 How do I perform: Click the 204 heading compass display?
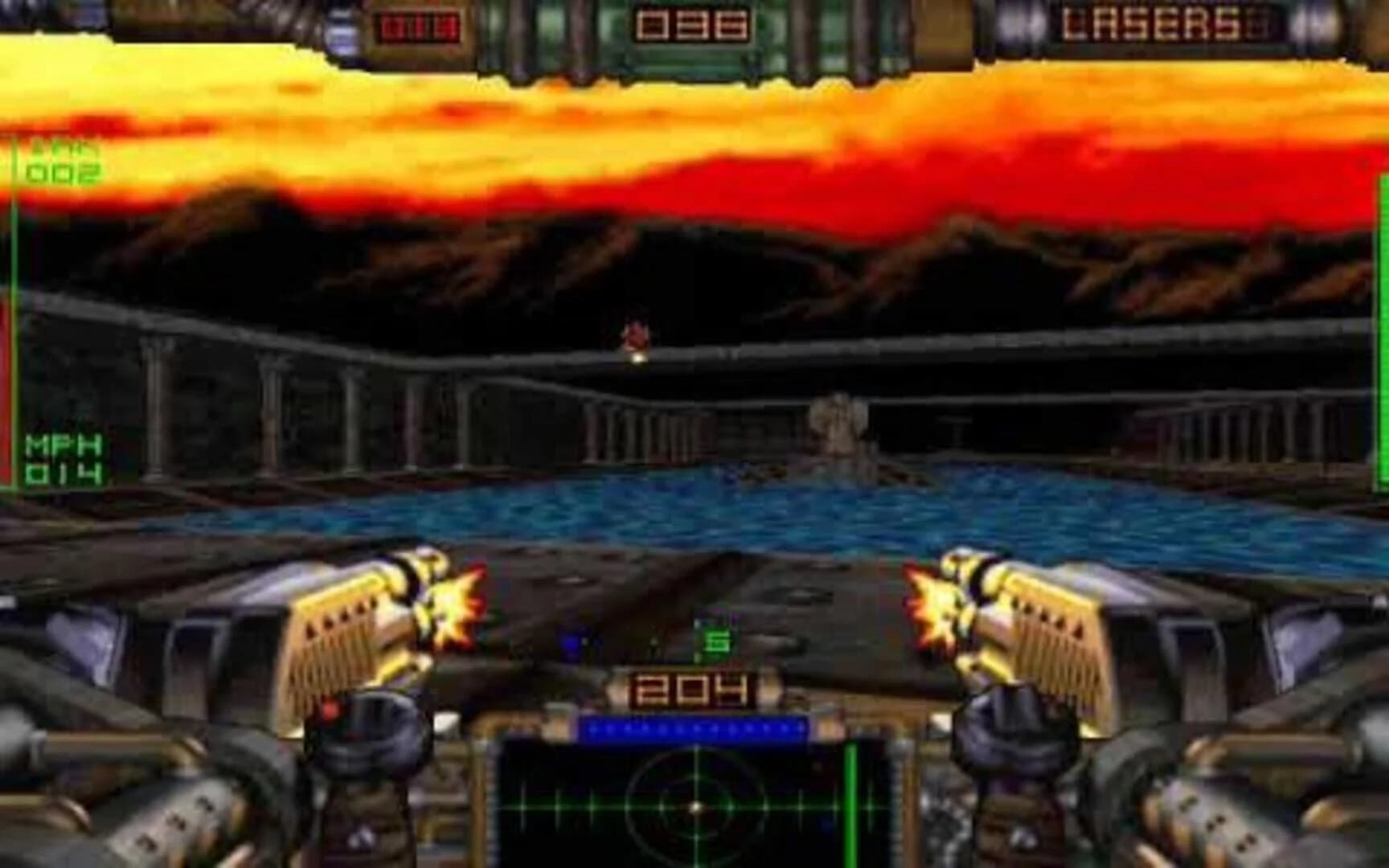(x=693, y=688)
